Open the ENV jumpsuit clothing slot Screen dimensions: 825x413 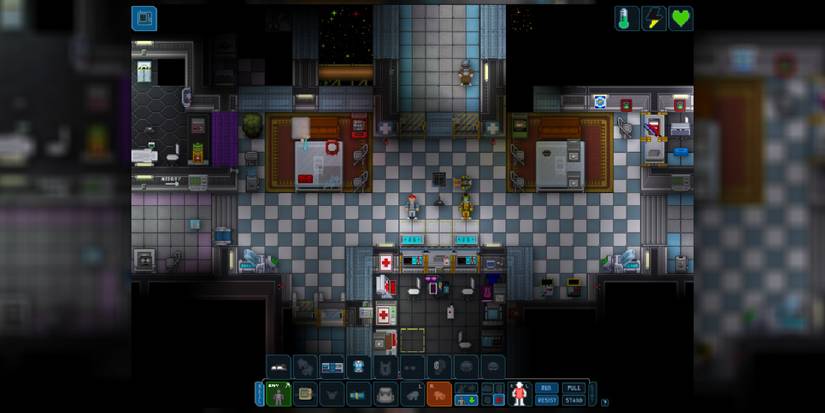pos(279,394)
